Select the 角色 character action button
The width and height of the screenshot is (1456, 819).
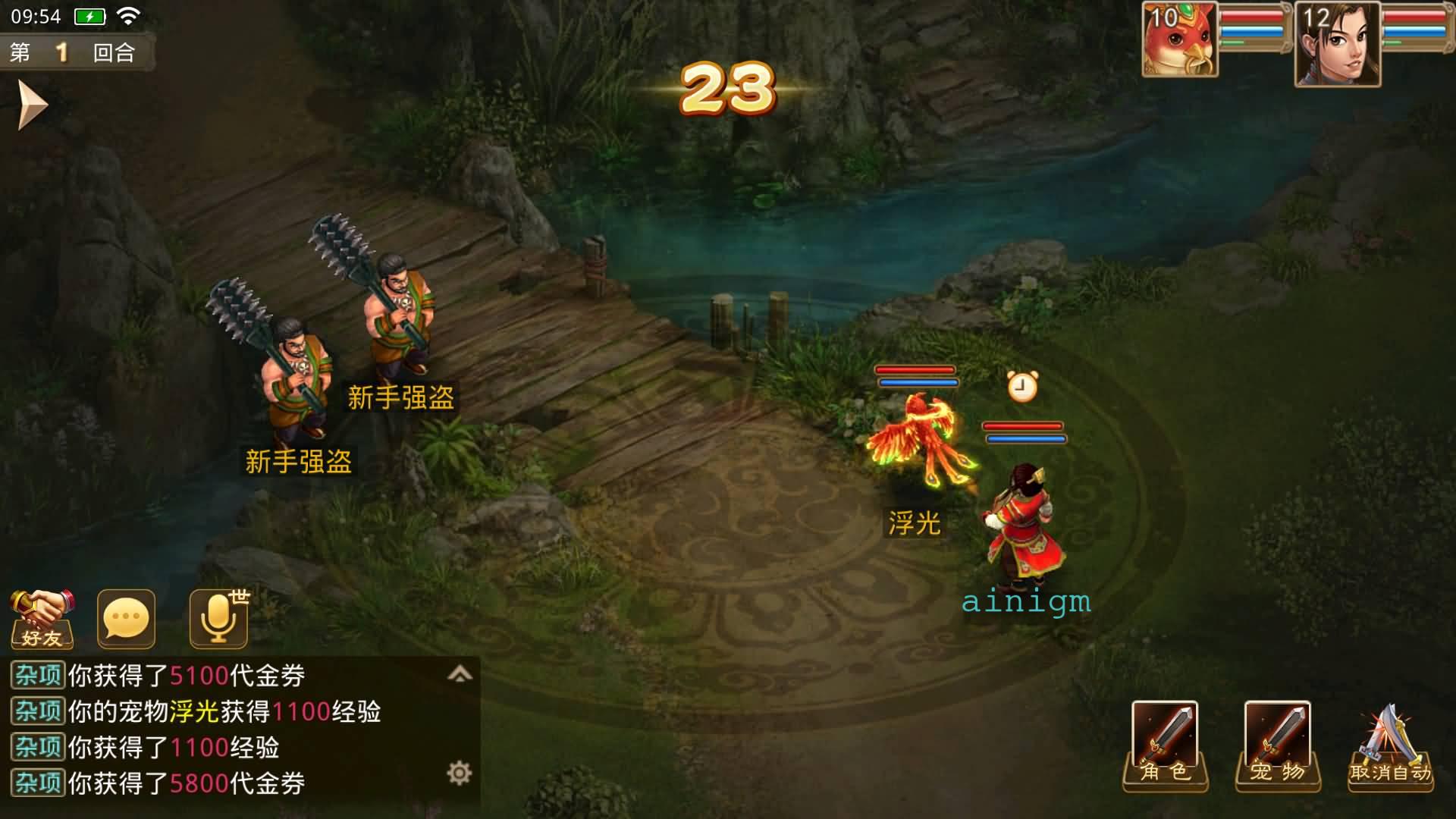pos(1165,745)
